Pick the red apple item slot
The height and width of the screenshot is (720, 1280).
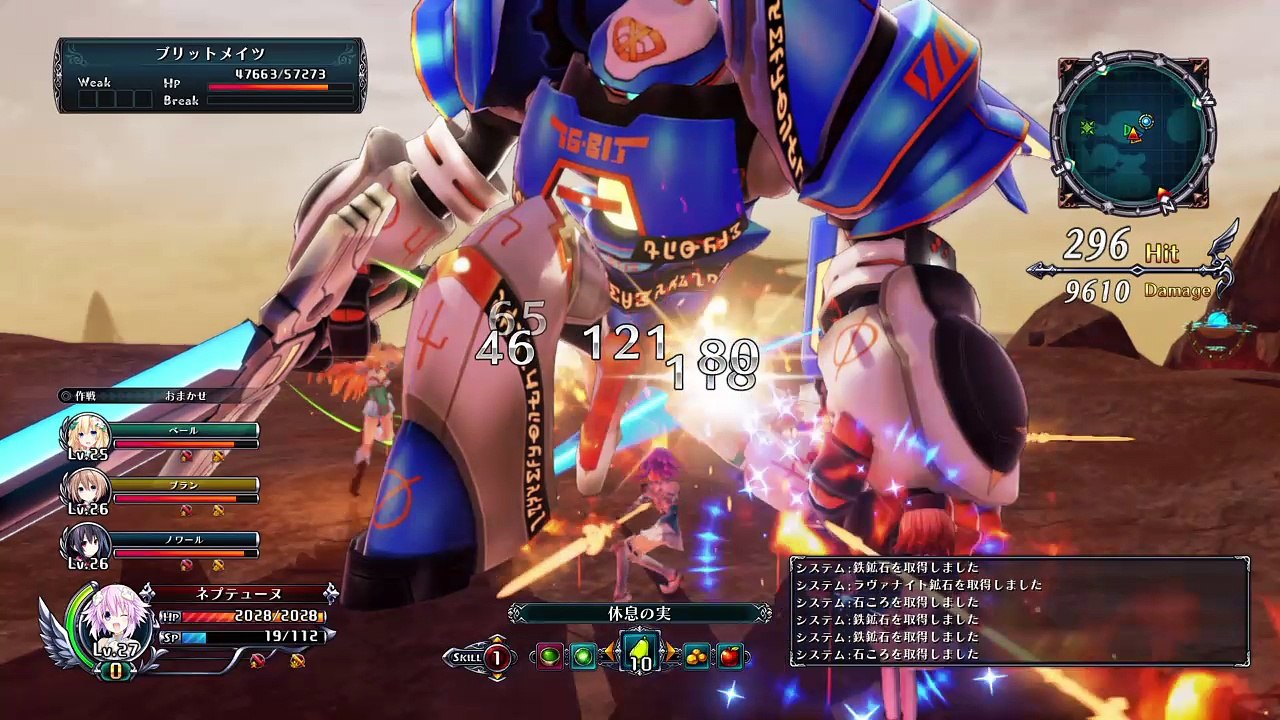tap(731, 657)
